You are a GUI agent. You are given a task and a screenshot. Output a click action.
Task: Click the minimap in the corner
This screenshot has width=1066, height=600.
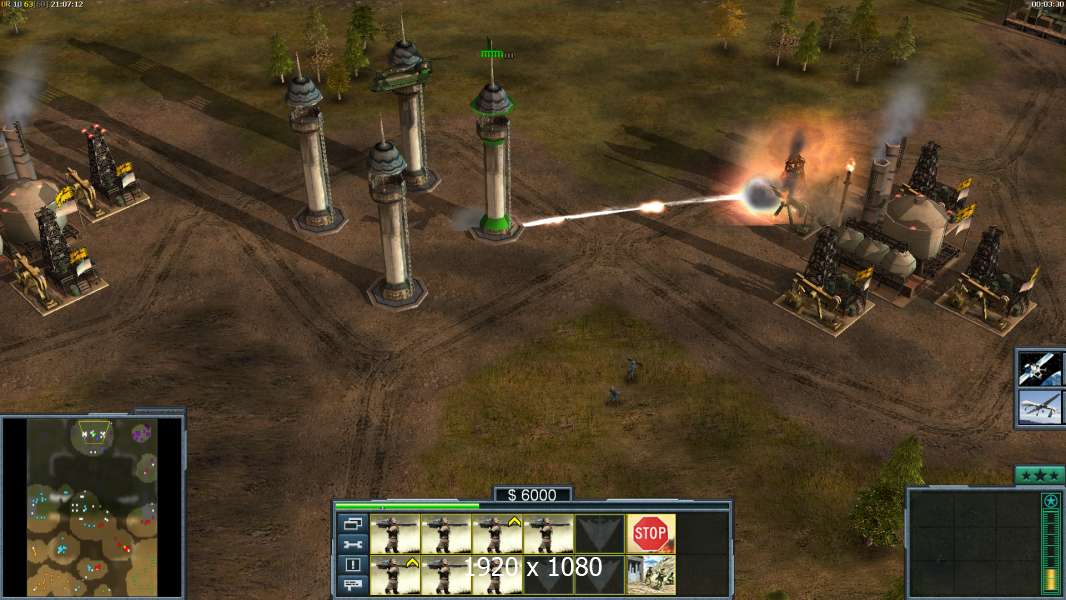(92, 507)
